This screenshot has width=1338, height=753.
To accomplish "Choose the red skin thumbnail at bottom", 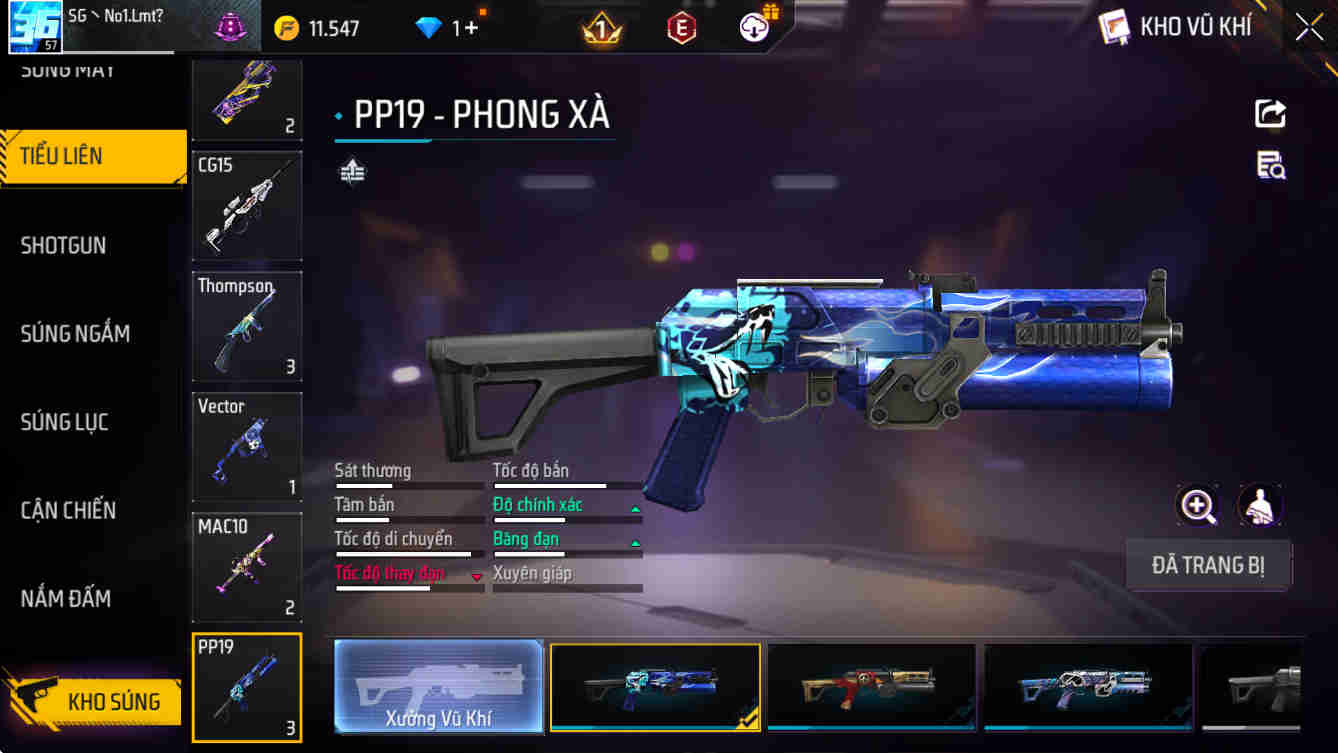I will click(871, 687).
